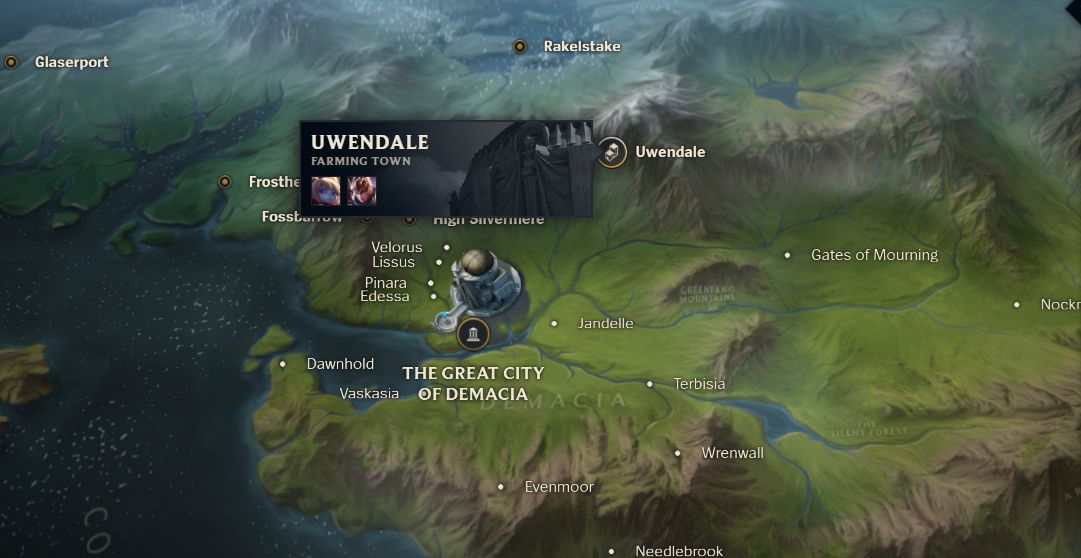Select Poppy's portrait in the Uwendale popup

pyautogui.click(x=325, y=189)
